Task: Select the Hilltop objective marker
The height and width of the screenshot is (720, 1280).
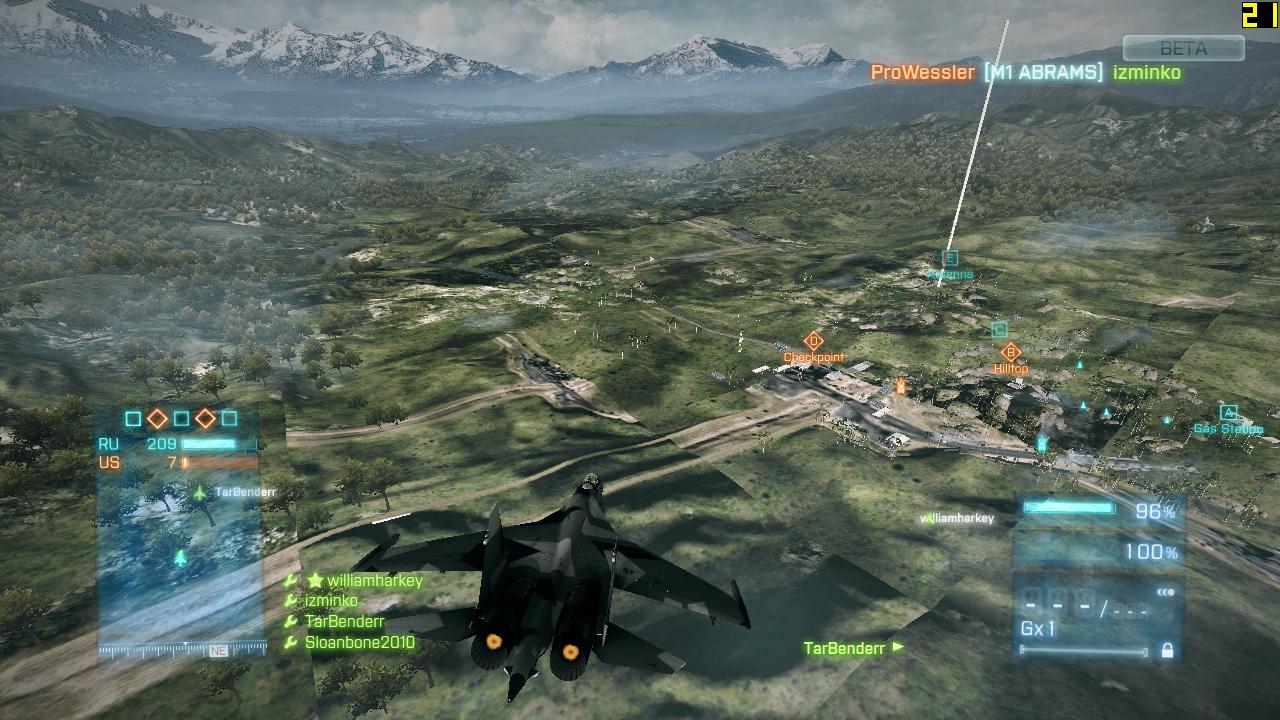Action: (1010, 353)
